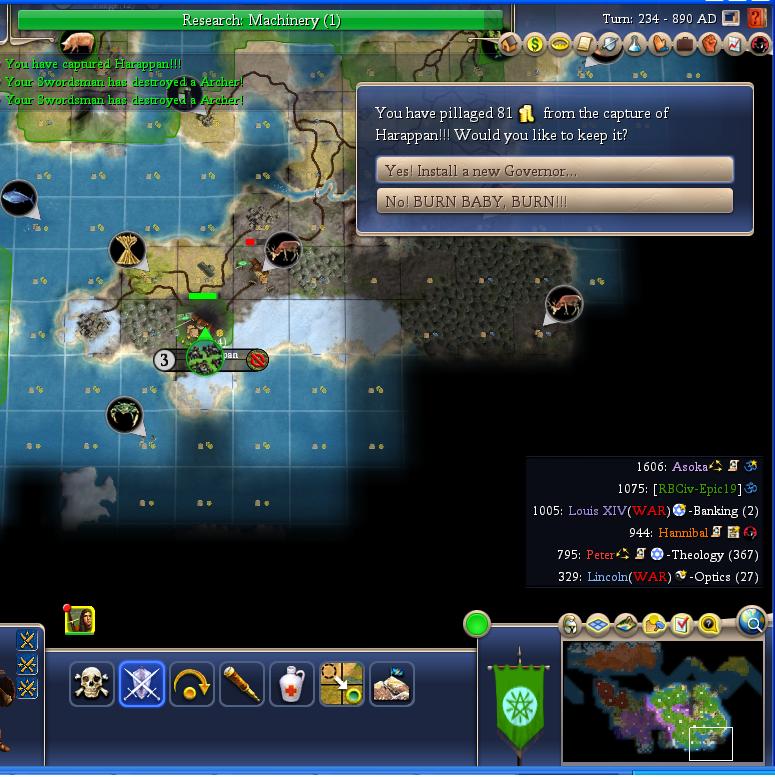The height and width of the screenshot is (777, 775).
Task: Choose "No! BURN BABY, BURN!!!" option
Action: coord(555,201)
